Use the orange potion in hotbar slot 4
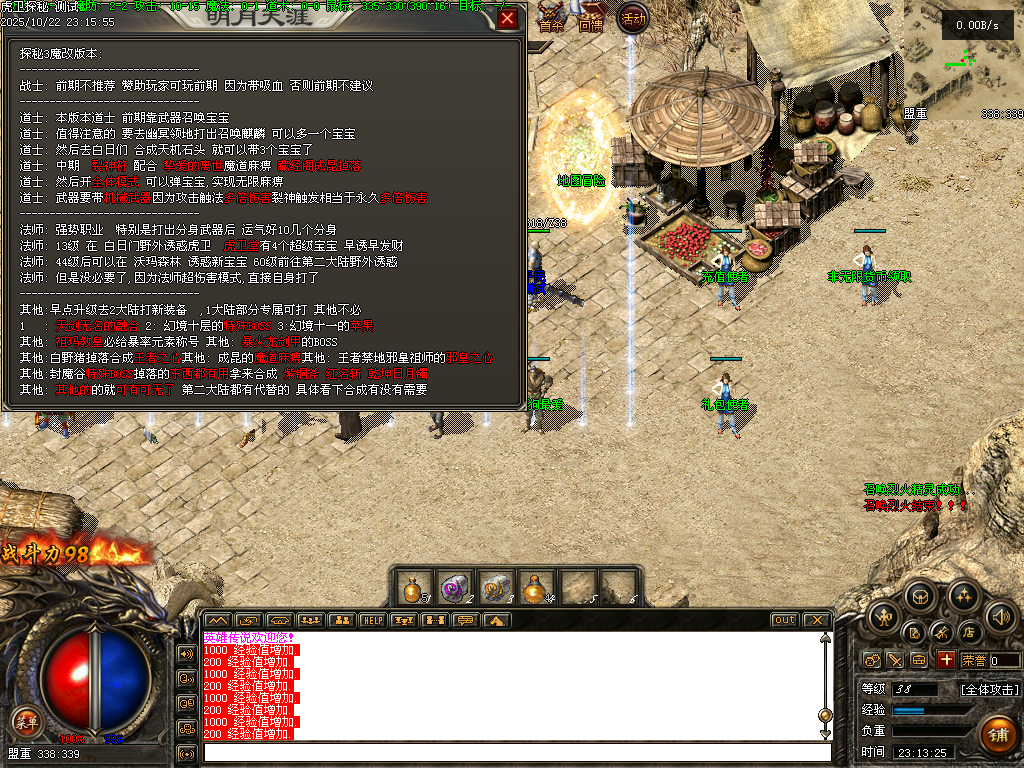1024x768 pixels. tap(537, 587)
